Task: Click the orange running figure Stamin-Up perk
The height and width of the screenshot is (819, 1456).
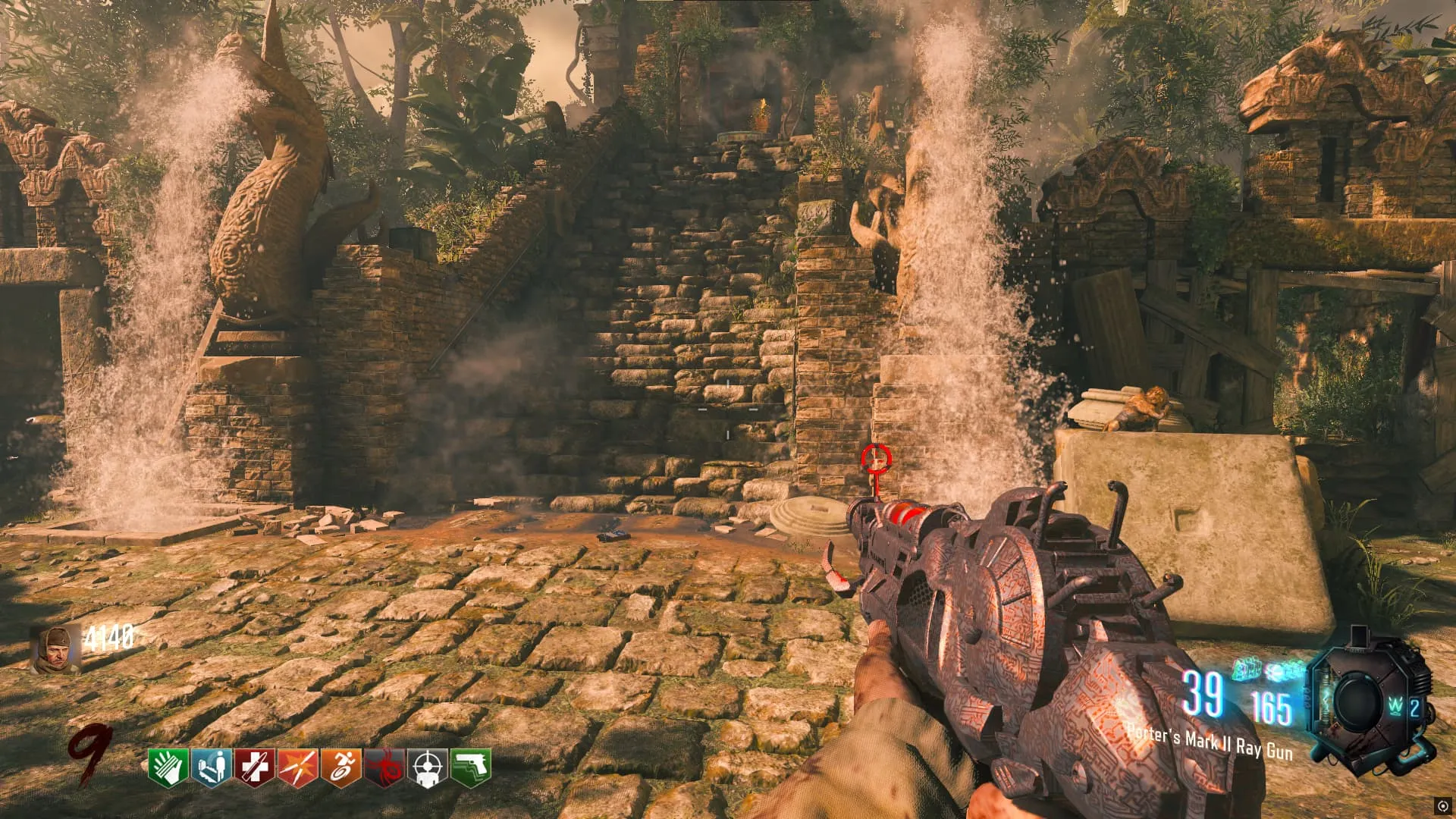Action: click(x=341, y=767)
